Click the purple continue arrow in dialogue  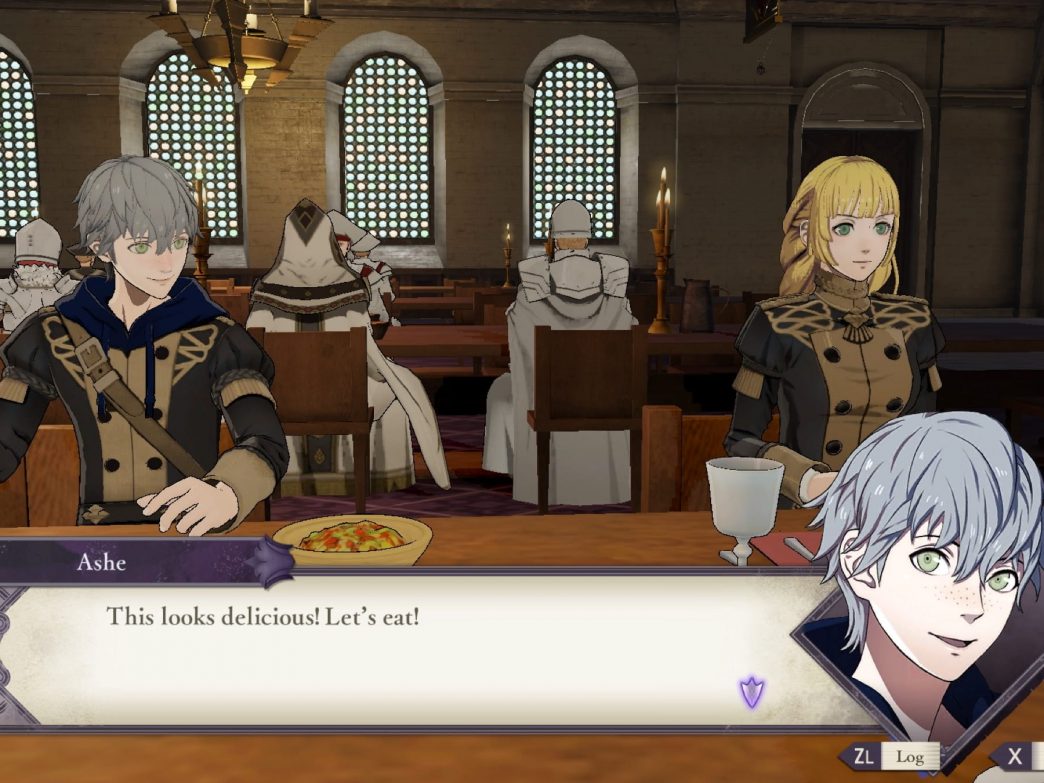751,691
